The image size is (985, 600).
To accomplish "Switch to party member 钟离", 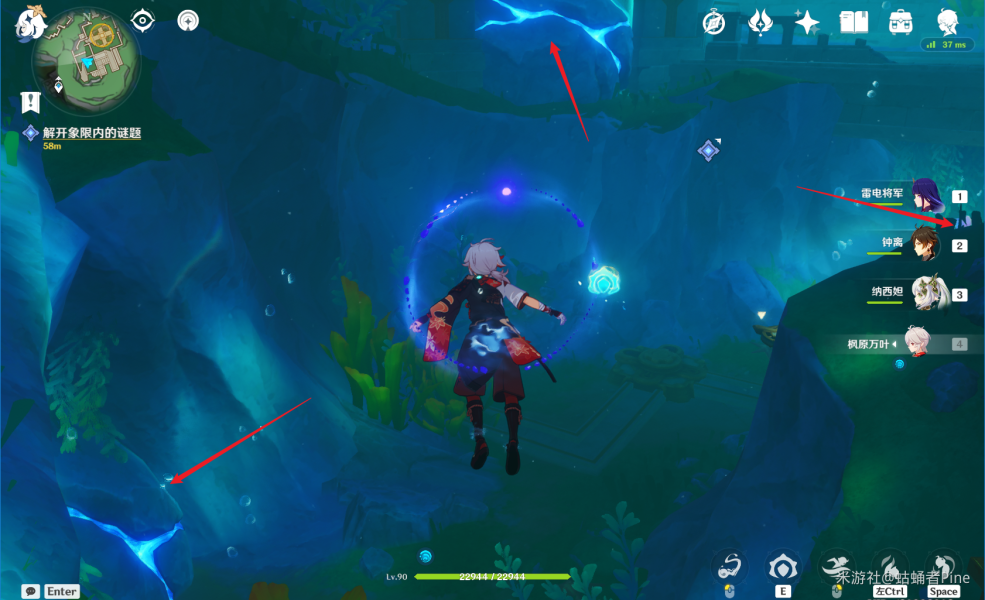I will pos(927,244).
